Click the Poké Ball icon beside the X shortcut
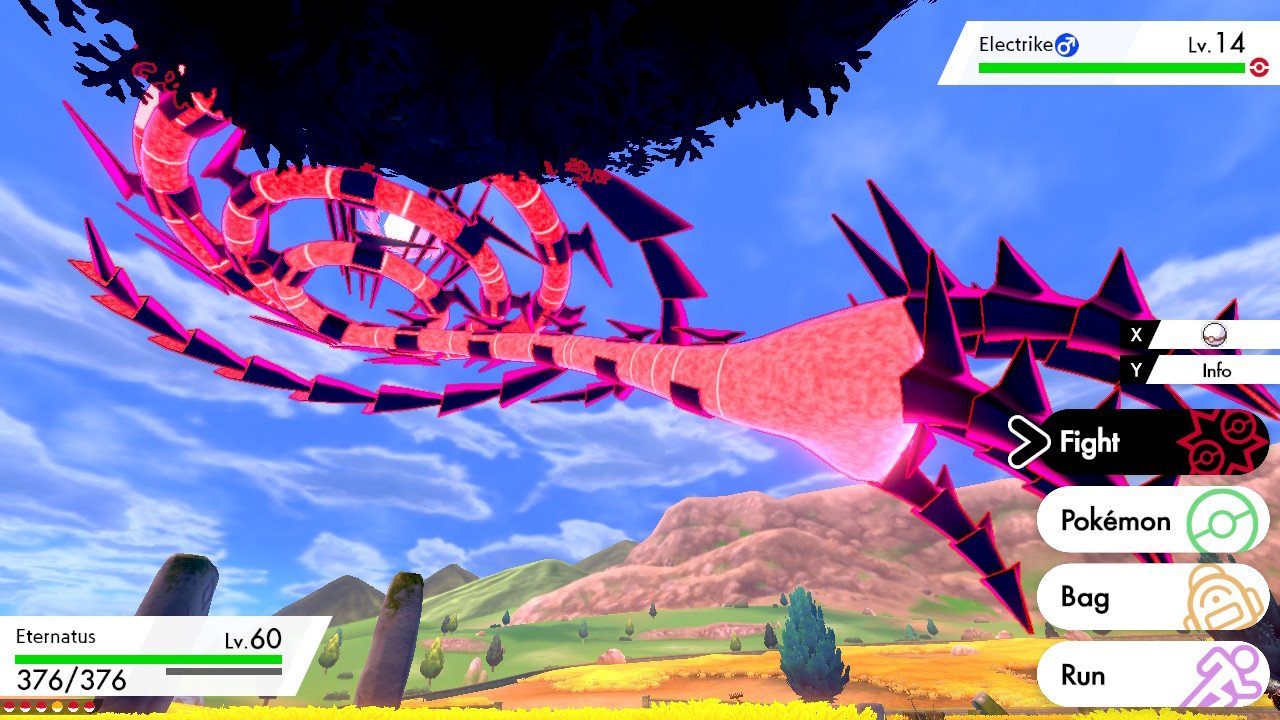This screenshot has height=720, width=1280. tap(1212, 335)
